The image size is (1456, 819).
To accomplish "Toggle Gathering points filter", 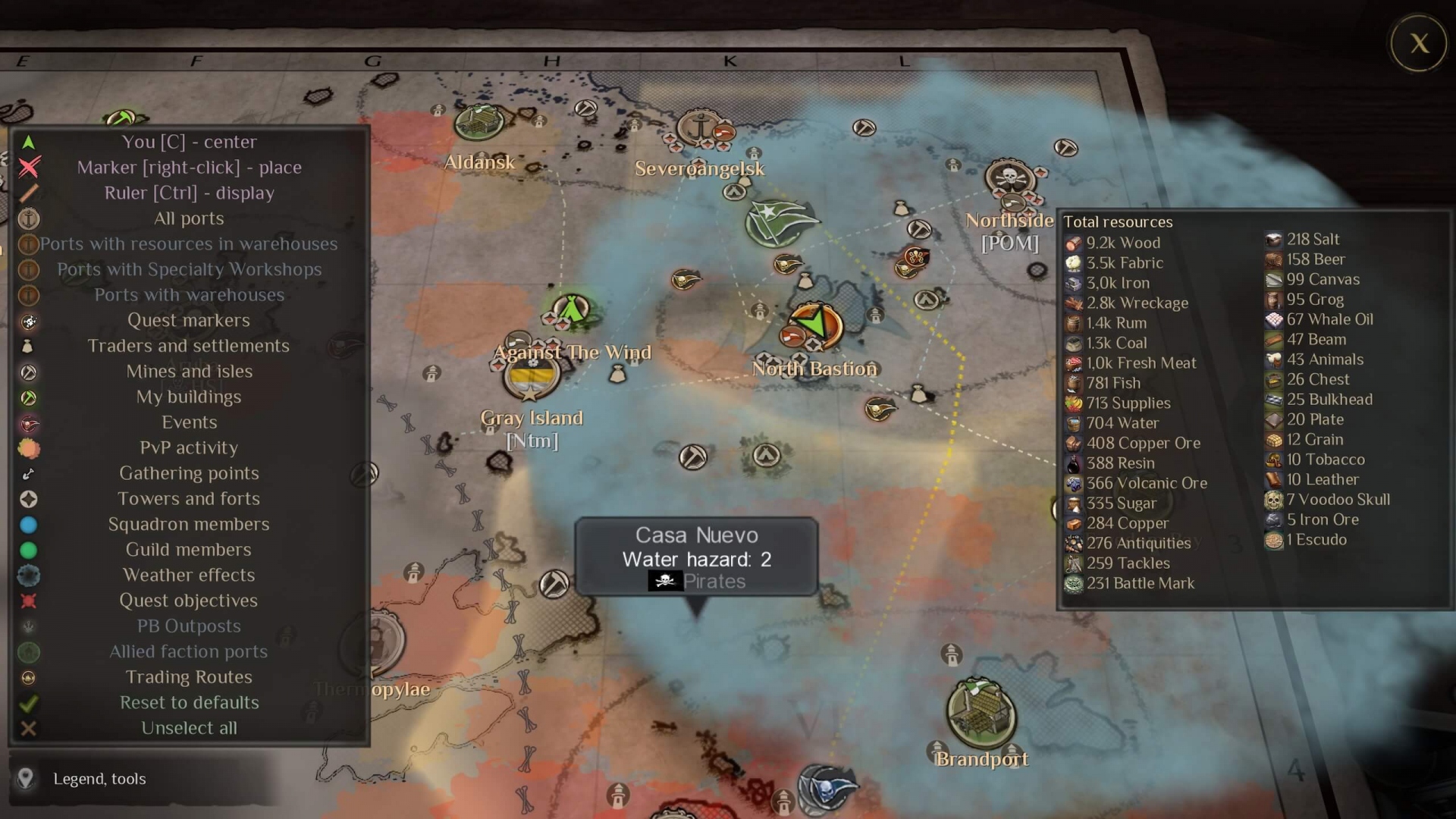I will (x=189, y=473).
